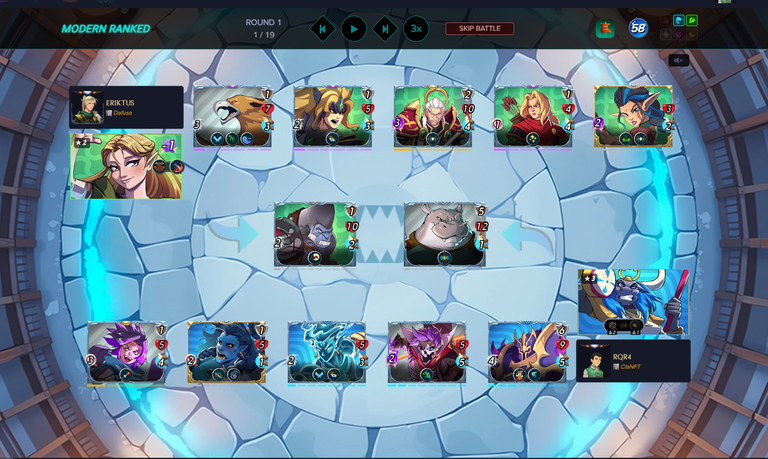Play the battle replay
Image resolution: width=768 pixels, height=459 pixels.
(353, 29)
